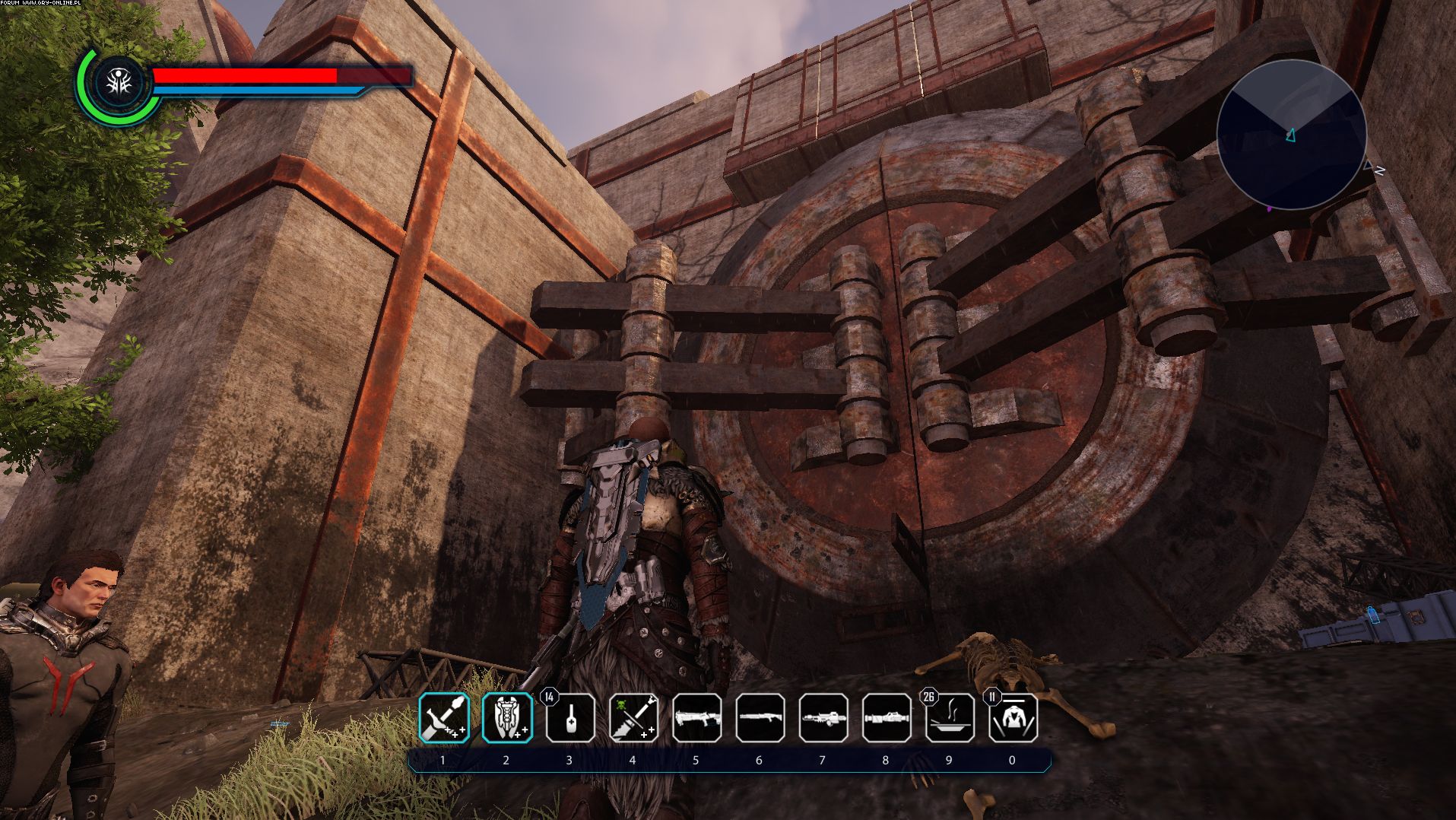The height and width of the screenshot is (820, 1456).
Task: Pick the shotgun in slot 6
Action: pyautogui.click(x=760, y=718)
